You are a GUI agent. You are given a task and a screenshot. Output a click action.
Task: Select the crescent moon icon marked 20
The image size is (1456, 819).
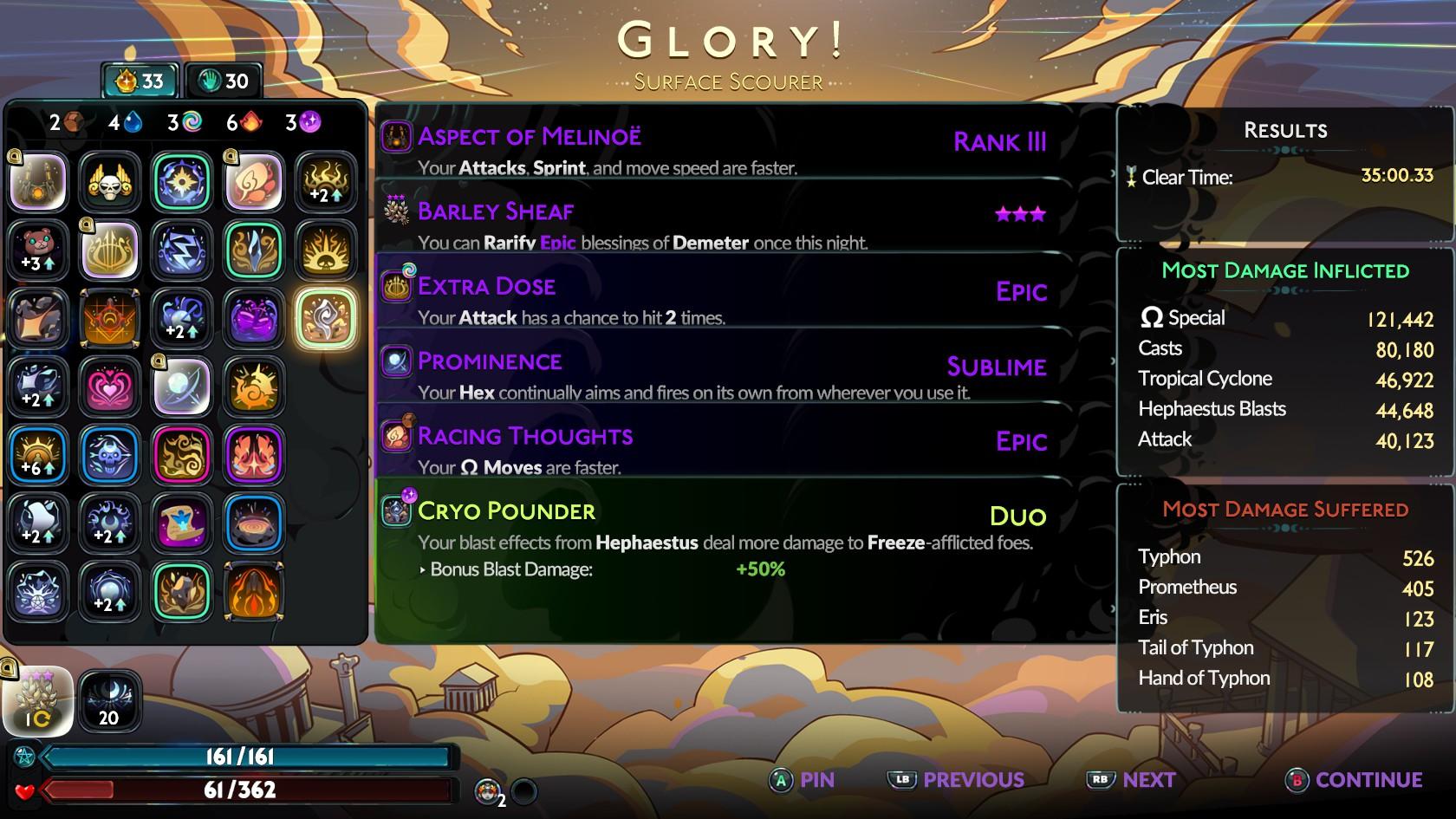110,702
